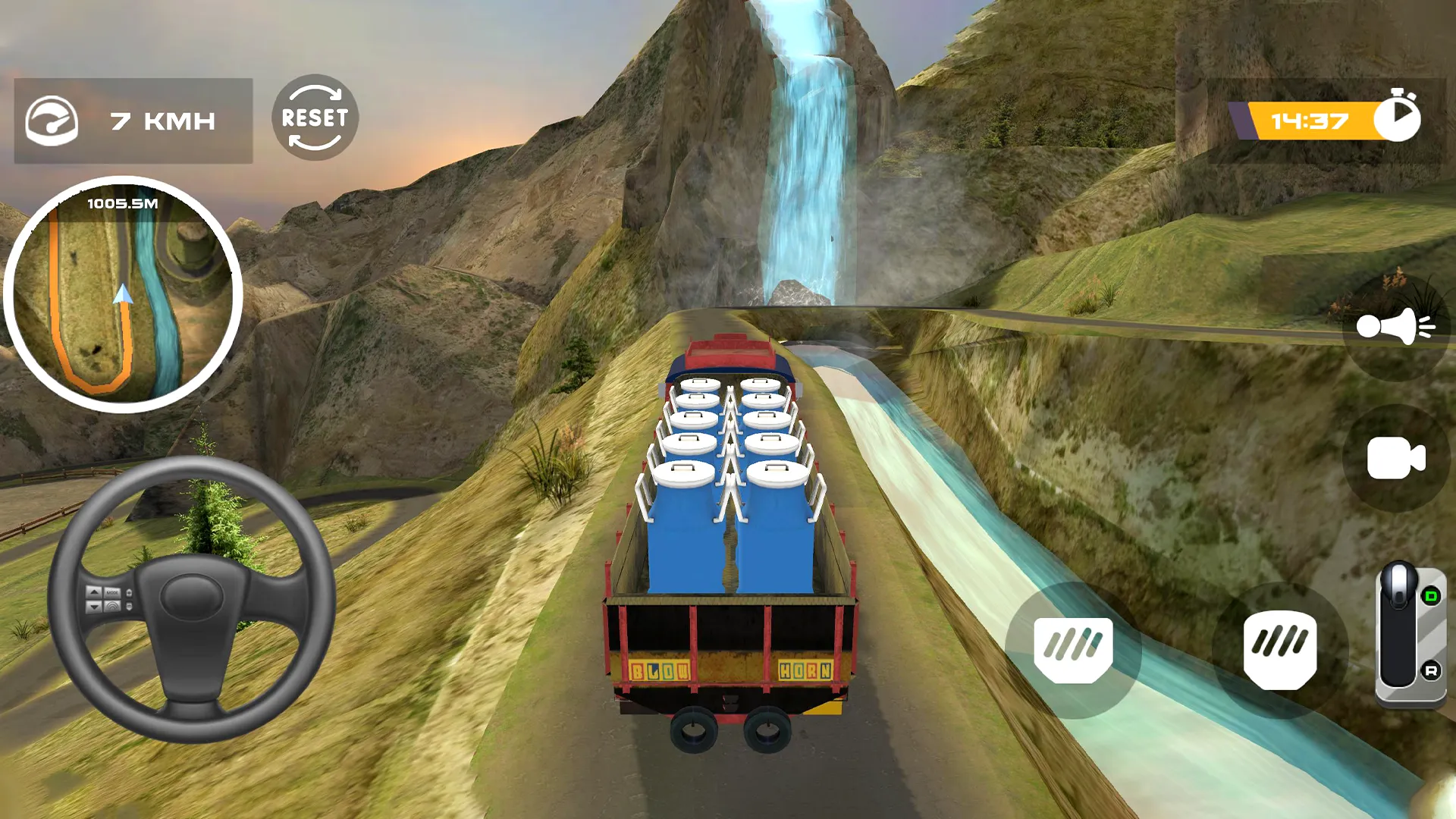Tap the 7 KMH speed readout
Viewport: 1456px width, 819px height.
pyautogui.click(x=162, y=119)
